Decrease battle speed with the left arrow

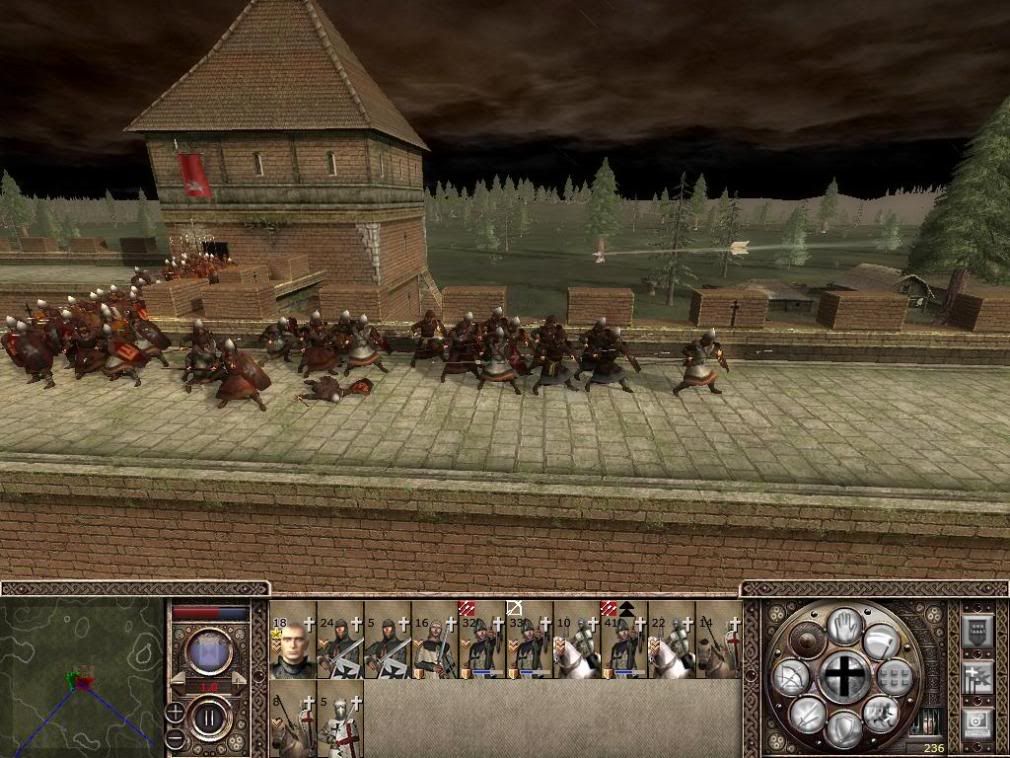[177, 680]
